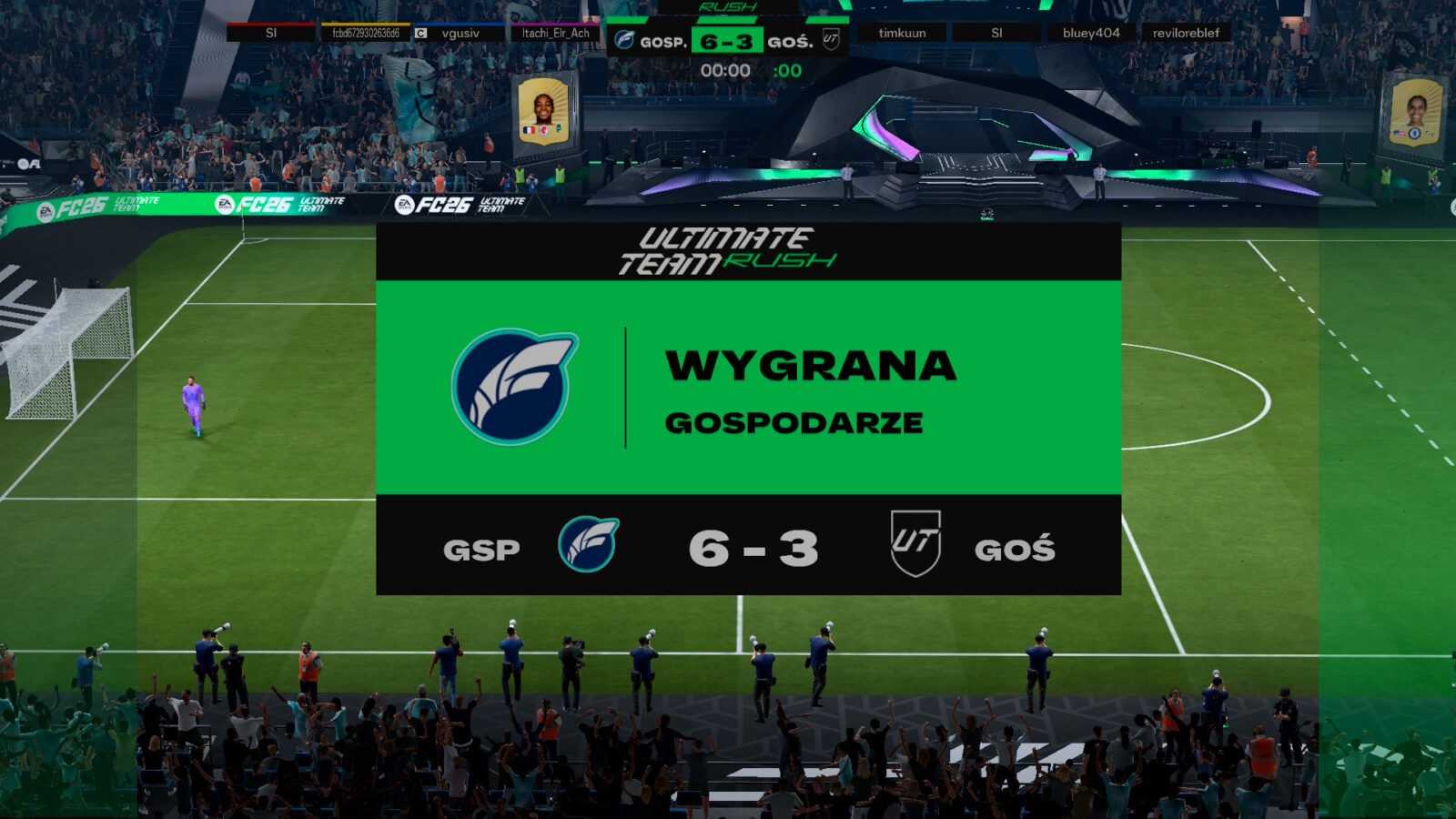Click the fcbd672930263d6 player tag

(x=365, y=34)
